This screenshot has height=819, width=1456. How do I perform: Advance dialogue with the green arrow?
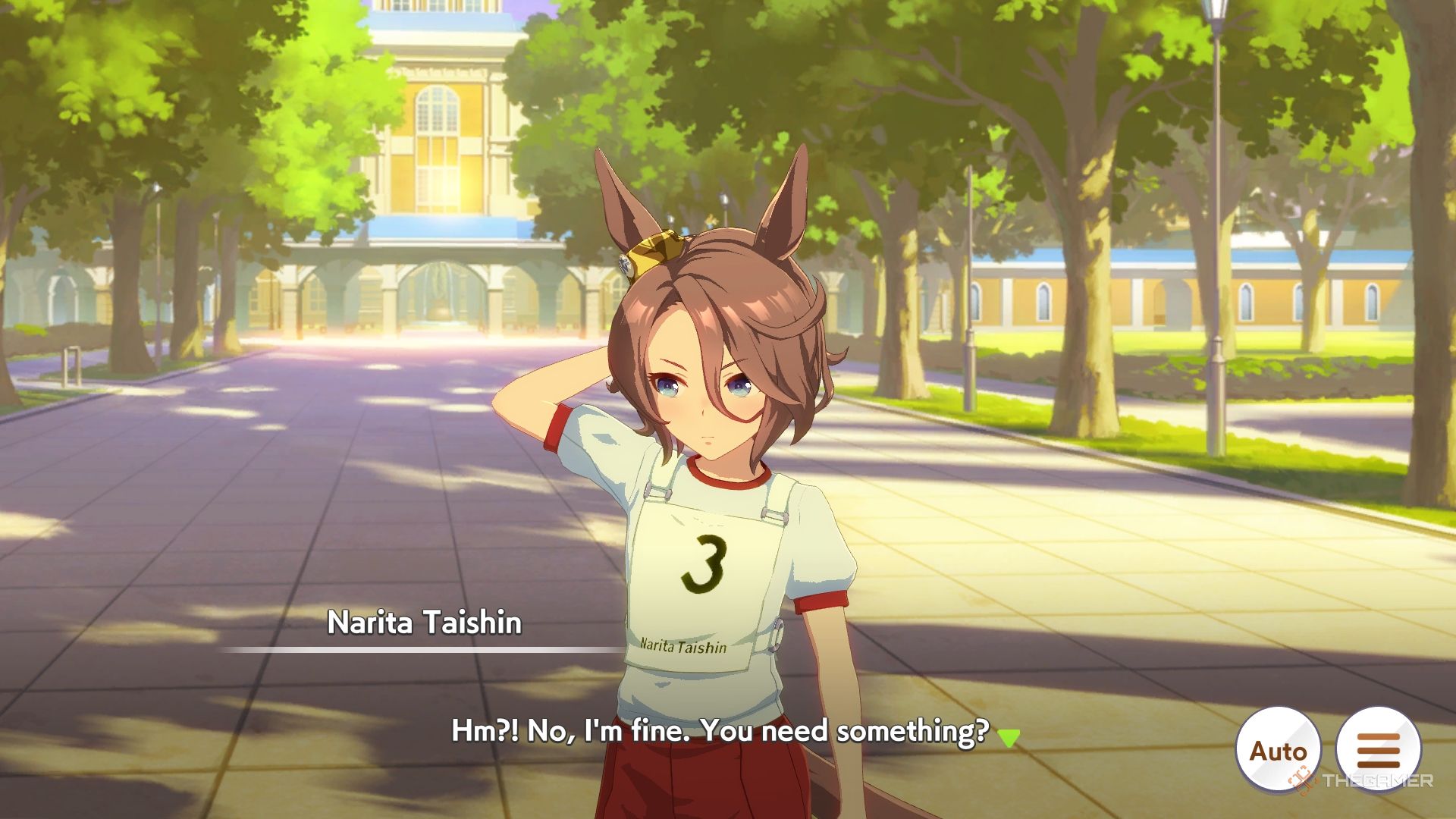tap(1008, 737)
